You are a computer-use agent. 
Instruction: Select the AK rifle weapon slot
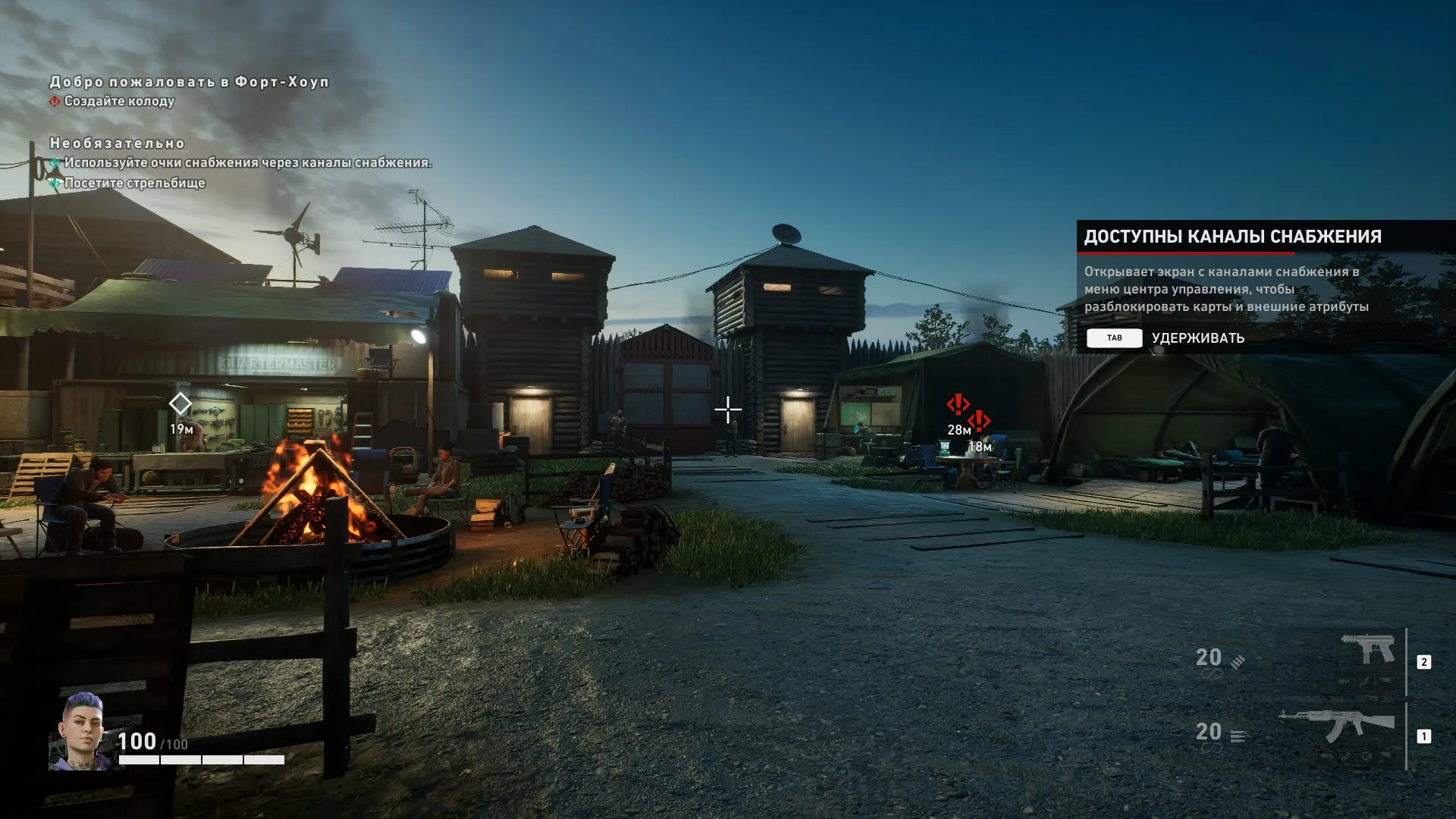(x=1336, y=726)
